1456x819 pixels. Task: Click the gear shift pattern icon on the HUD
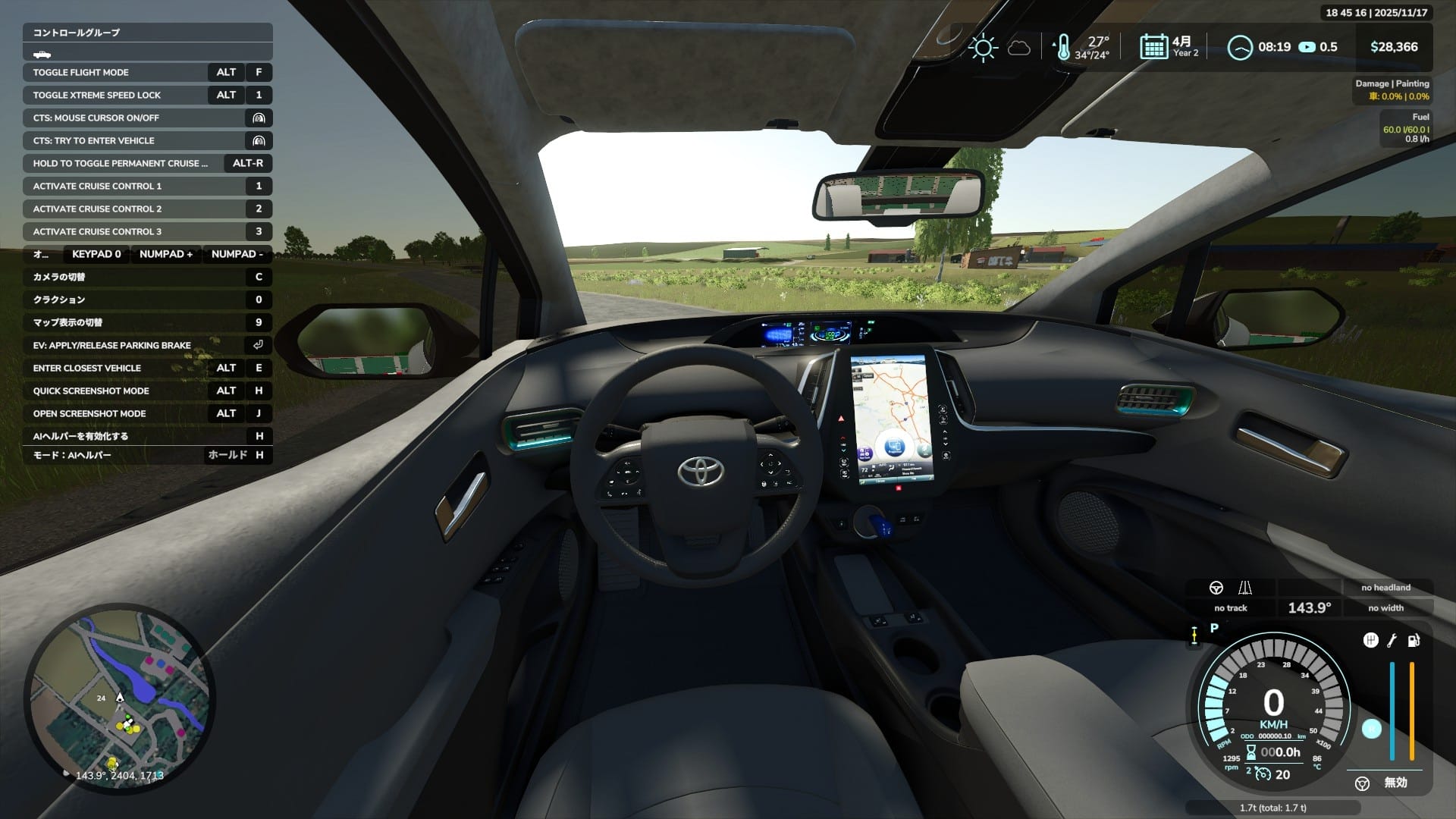click(x=1371, y=640)
